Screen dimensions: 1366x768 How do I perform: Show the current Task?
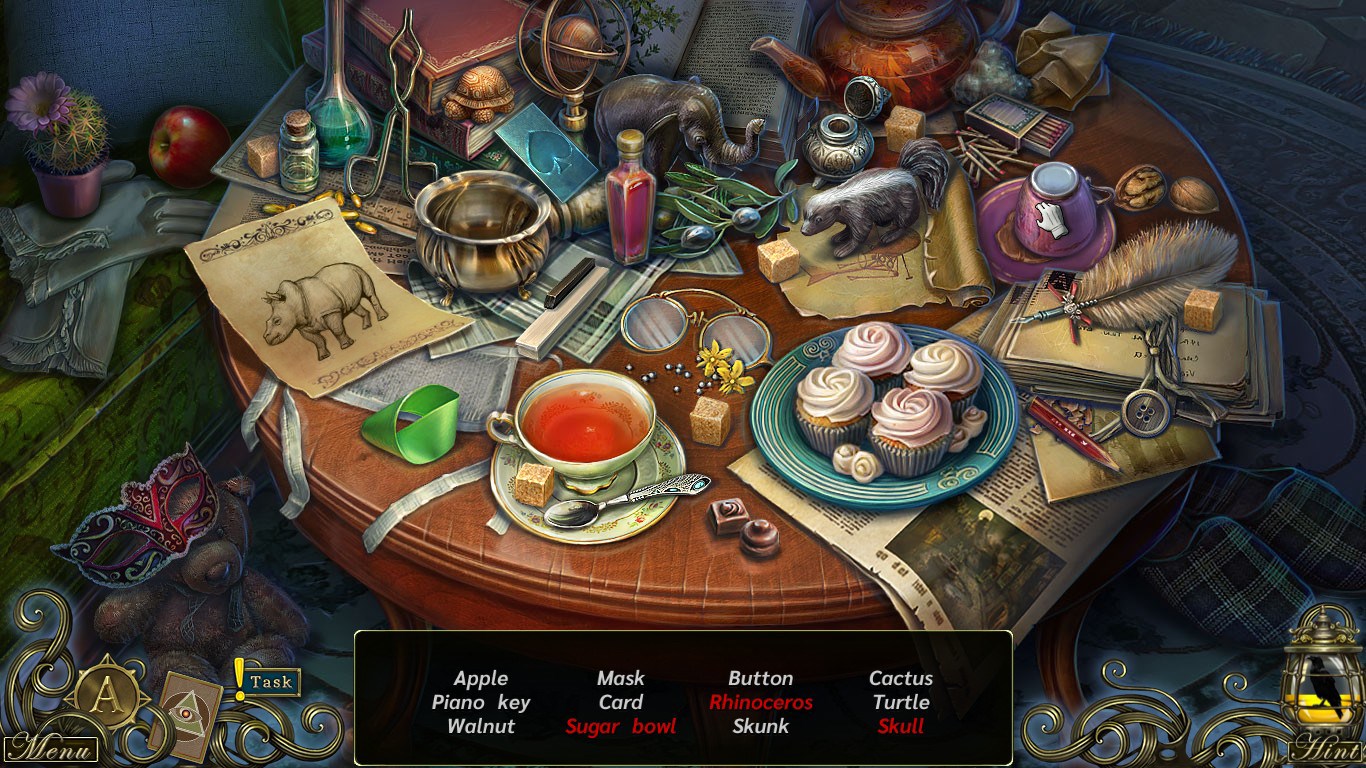point(270,682)
